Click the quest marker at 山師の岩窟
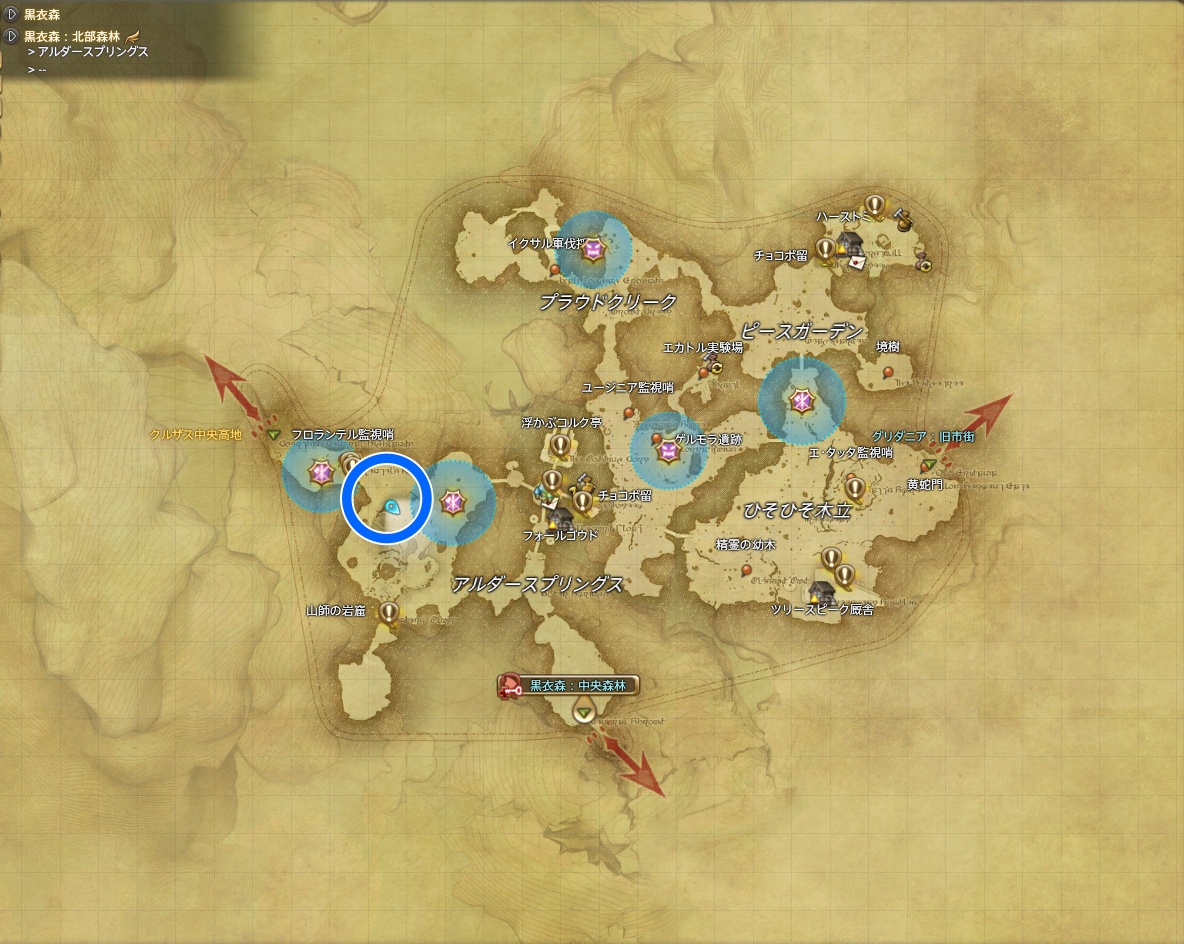This screenshot has height=944, width=1184. [x=389, y=612]
